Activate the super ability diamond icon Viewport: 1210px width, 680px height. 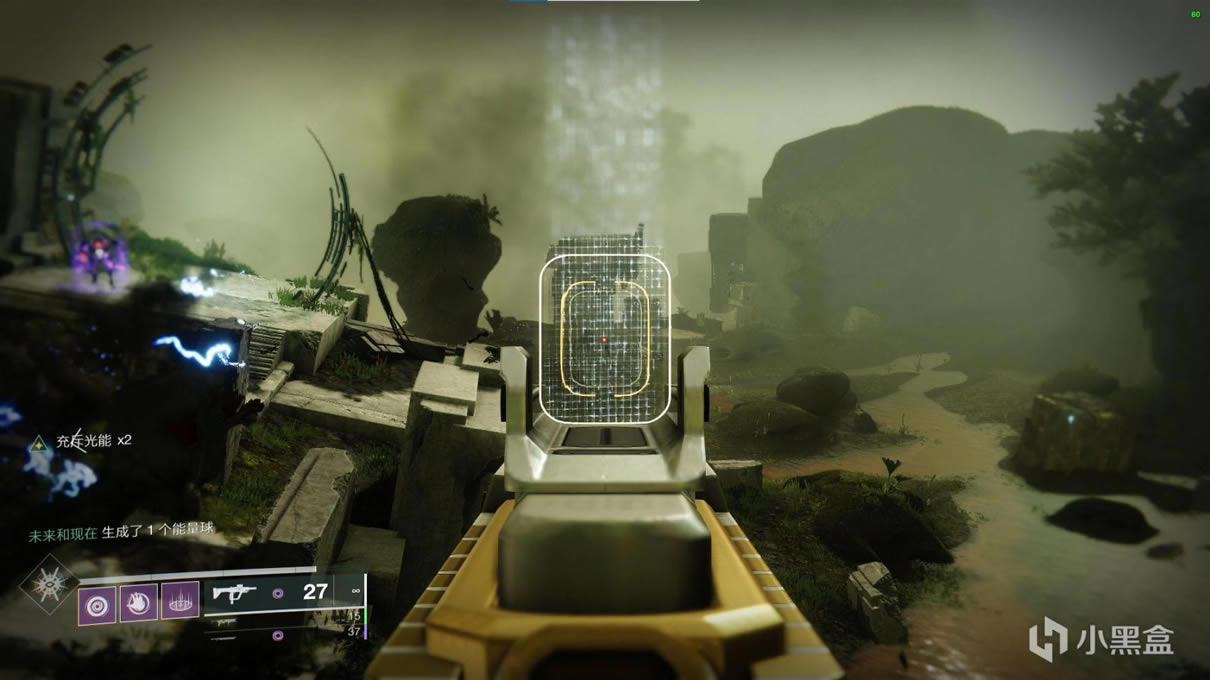pos(48,583)
